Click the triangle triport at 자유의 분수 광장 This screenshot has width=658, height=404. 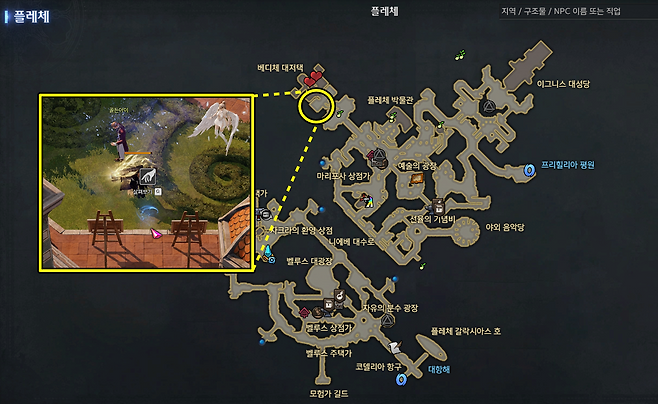point(388,322)
